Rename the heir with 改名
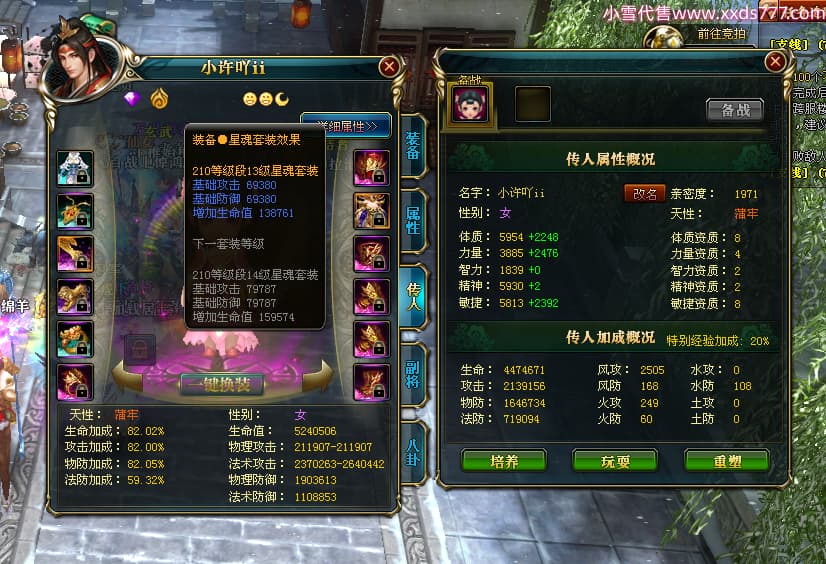 645,193
